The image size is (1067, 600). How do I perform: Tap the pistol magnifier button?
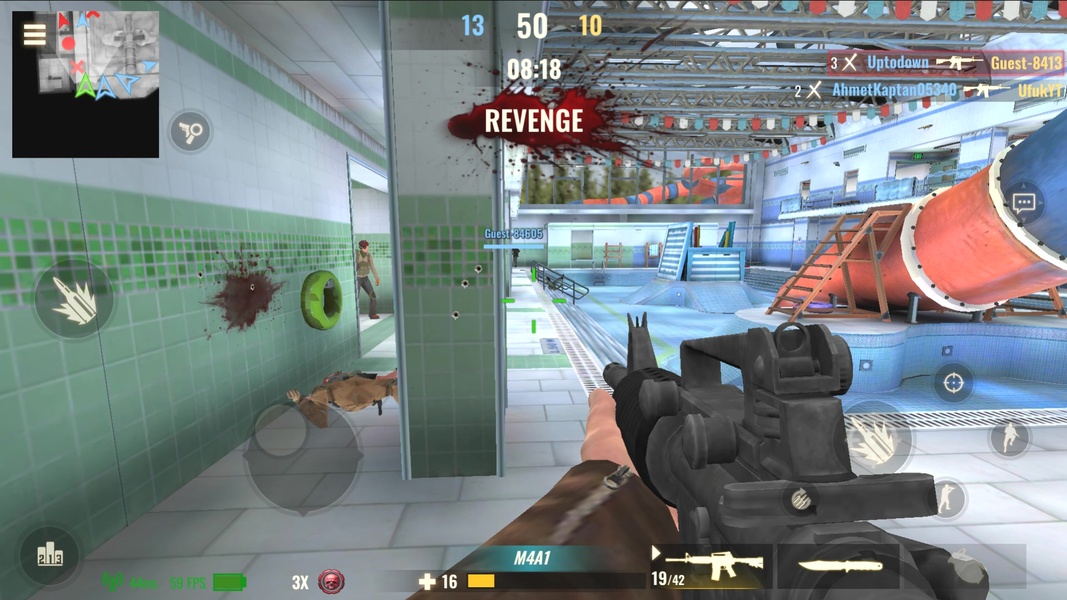point(189,131)
